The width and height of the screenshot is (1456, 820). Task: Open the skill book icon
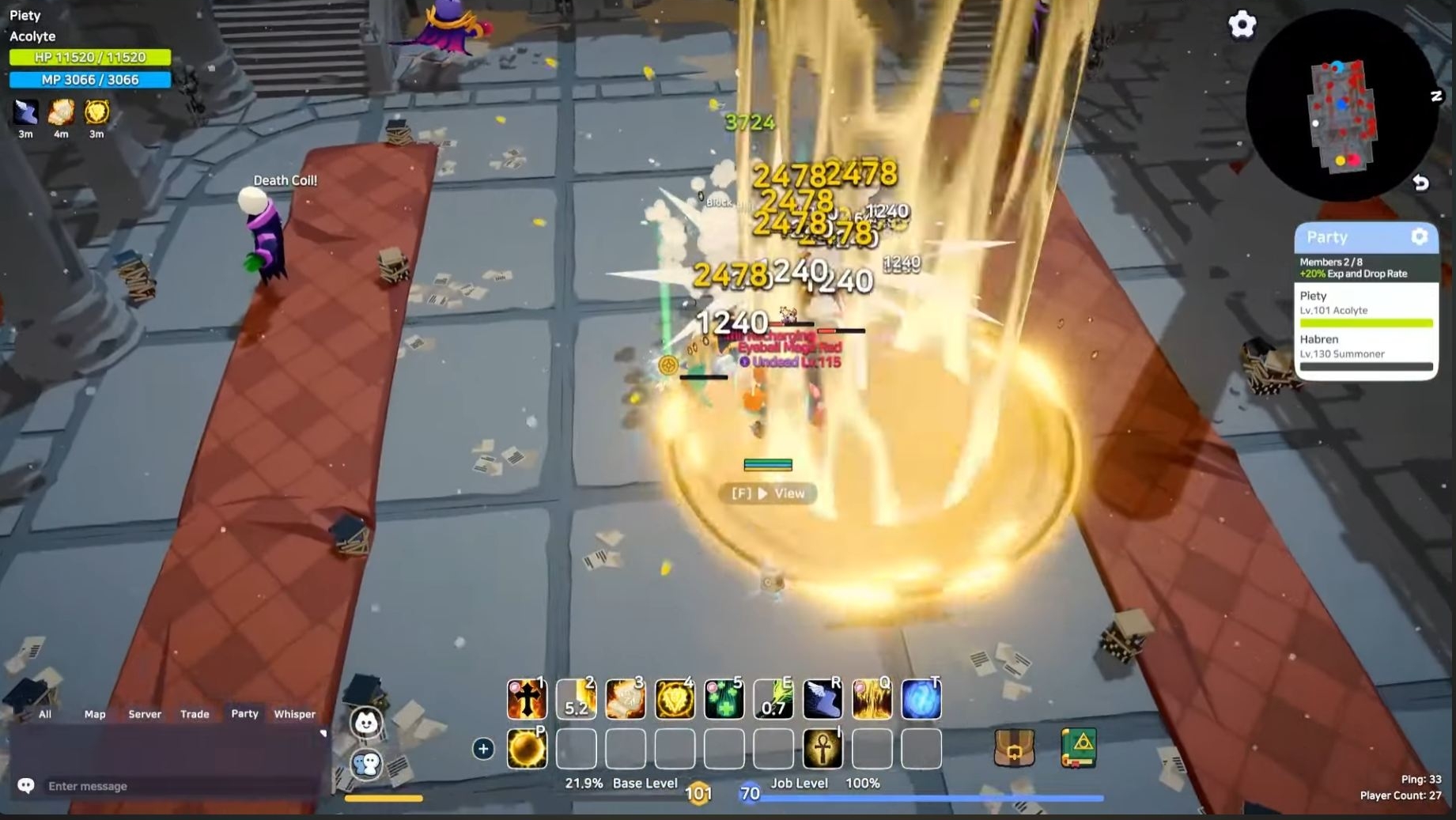[1080, 746]
